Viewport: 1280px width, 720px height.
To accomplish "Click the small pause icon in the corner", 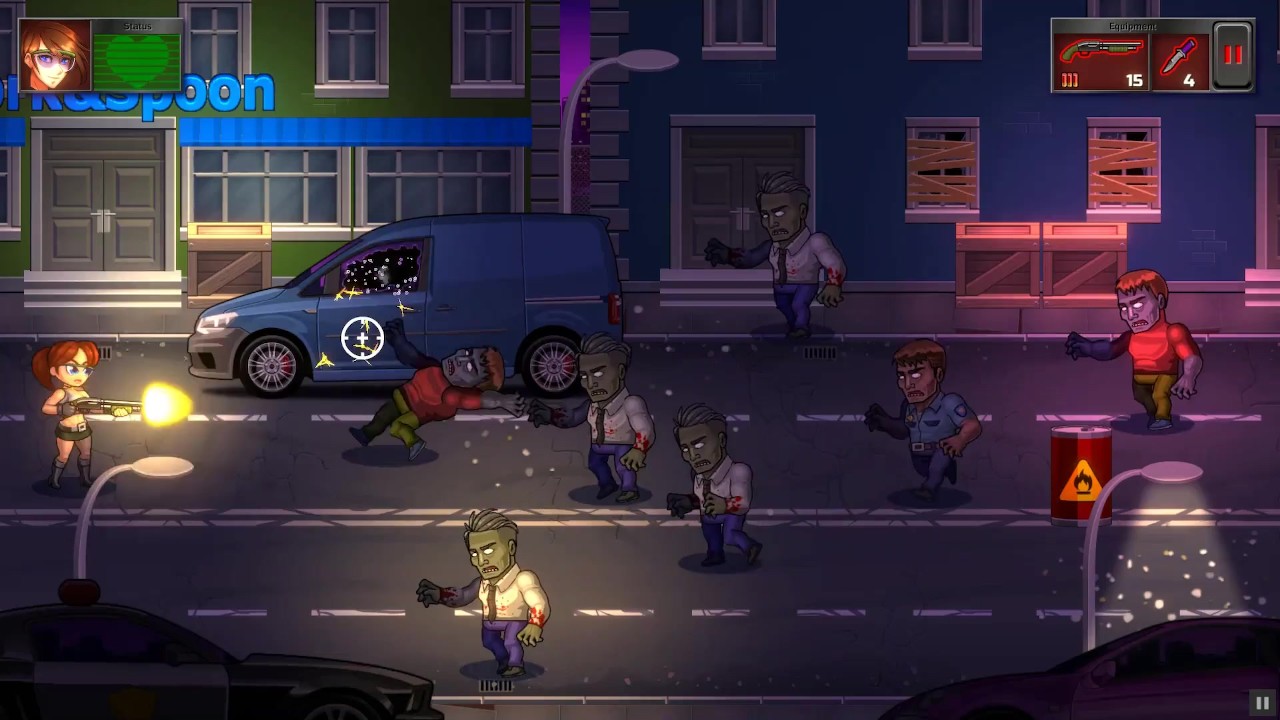I will click(x=1262, y=703).
